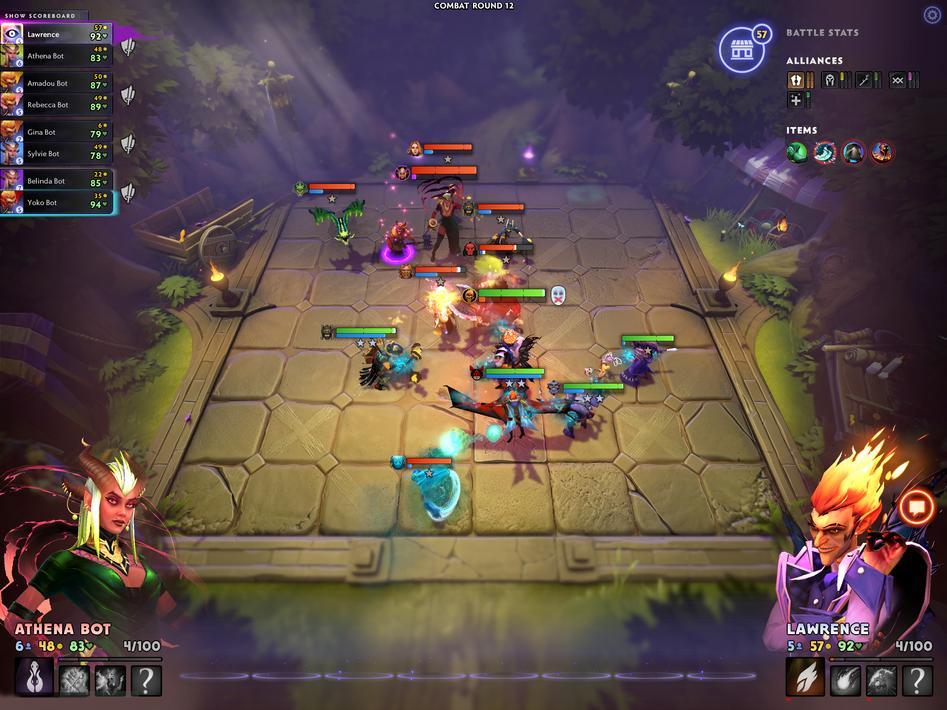Open Battle Stats panel
This screenshot has width=947, height=710.
tap(822, 33)
